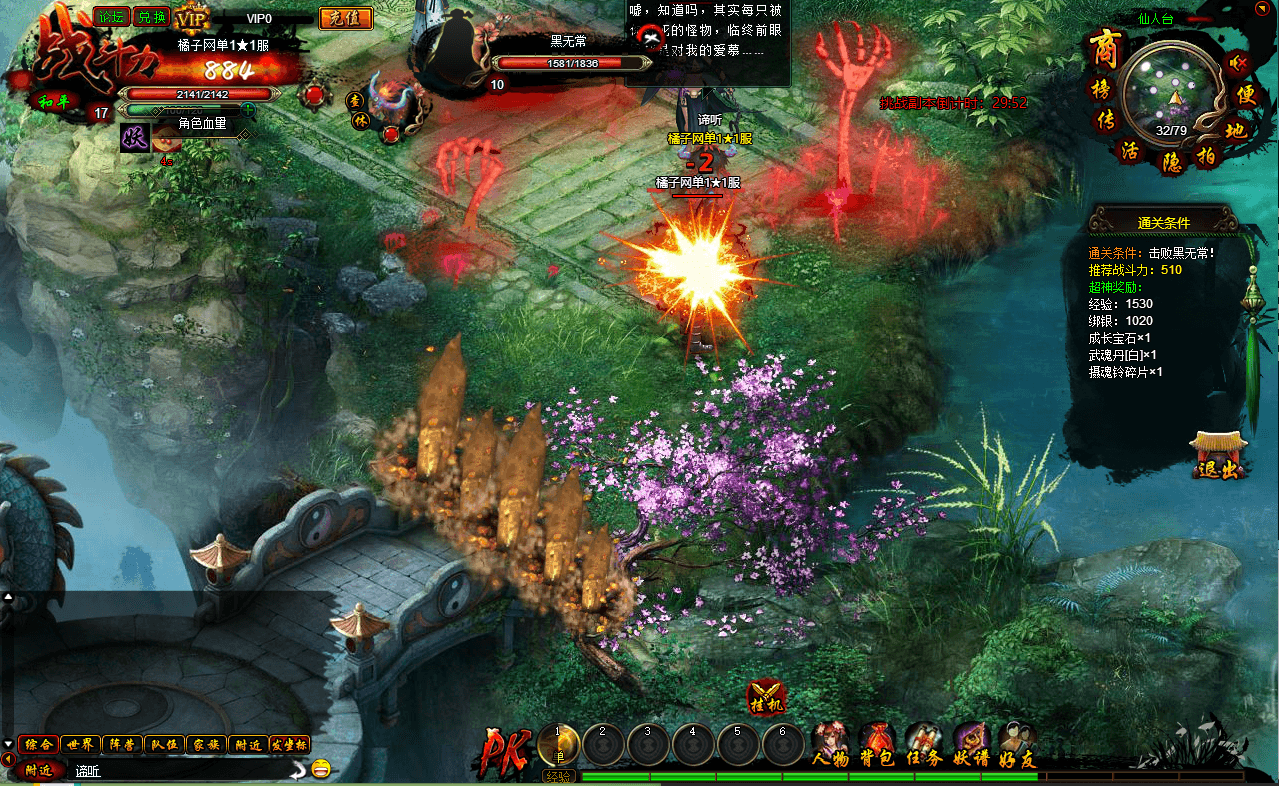Toggle the 挂机 auto-battle button

pyautogui.click(x=767, y=698)
